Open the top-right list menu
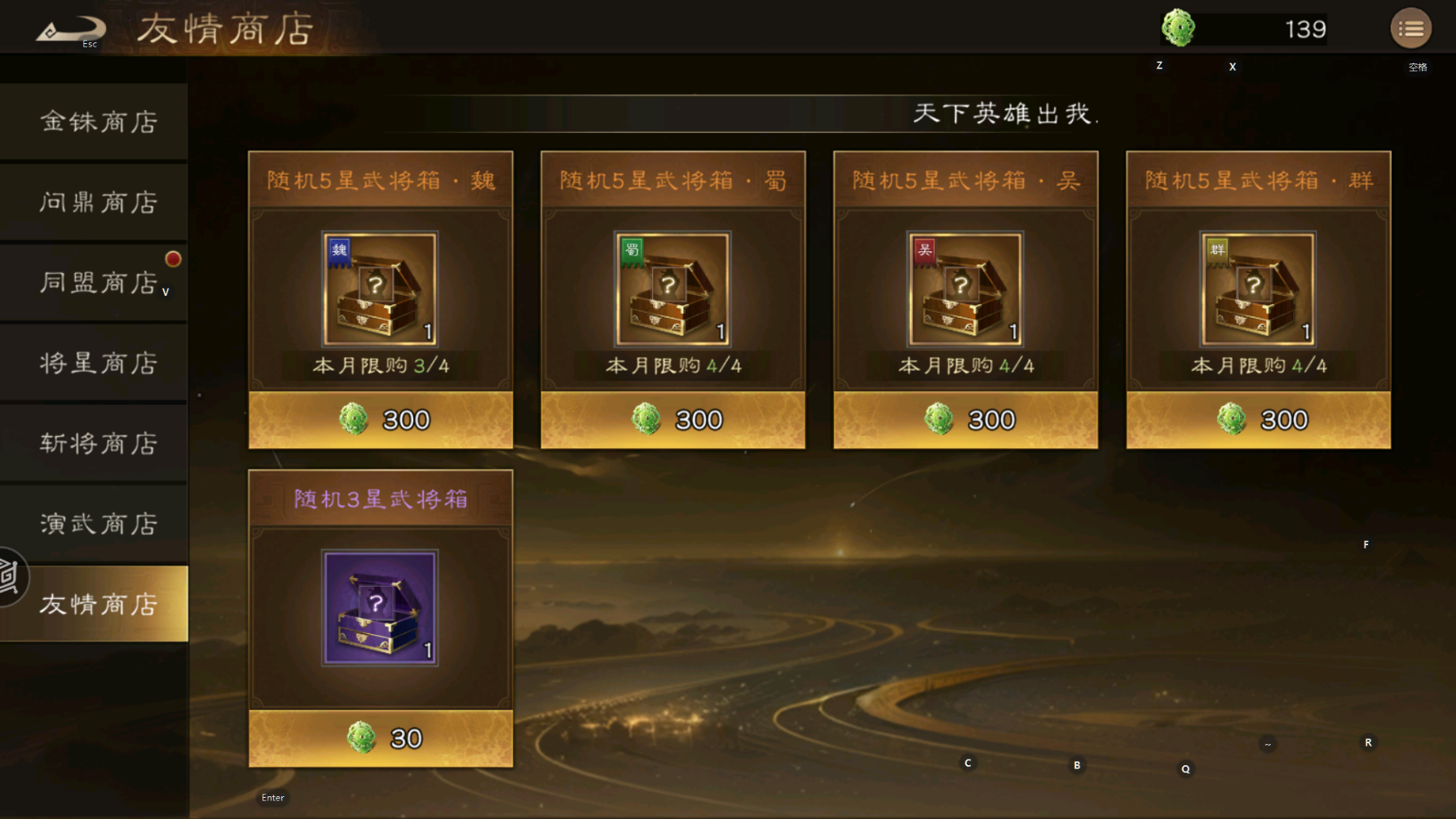This screenshot has width=1456, height=819. [x=1410, y=29]
